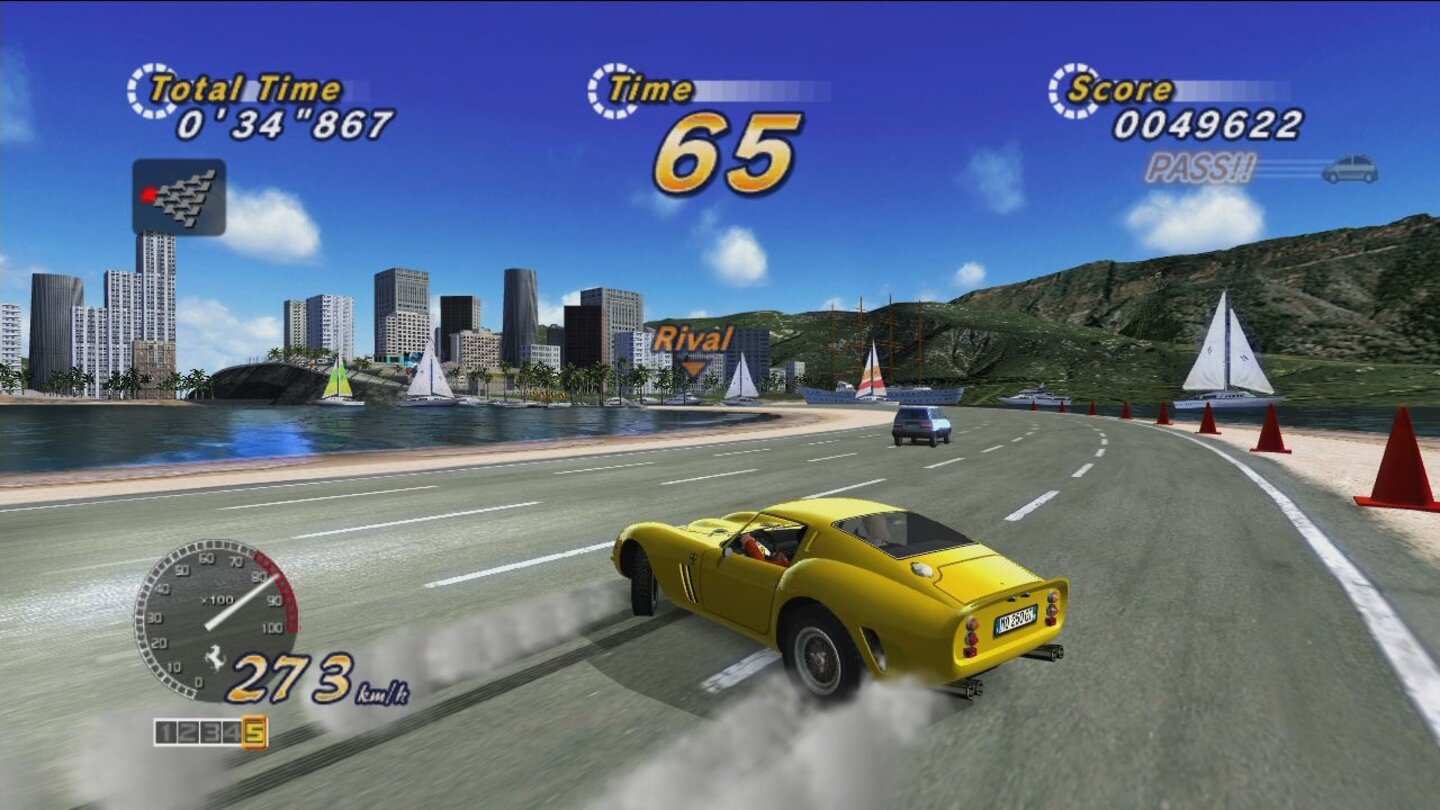Click the PASS!! label
Viewport: 1440px width, 810px height.
[x=1200, y=166]
